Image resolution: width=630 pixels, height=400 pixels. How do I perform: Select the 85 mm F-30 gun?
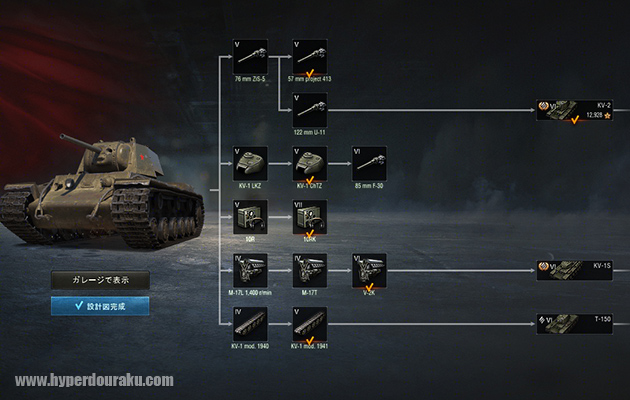coord(369,163)
